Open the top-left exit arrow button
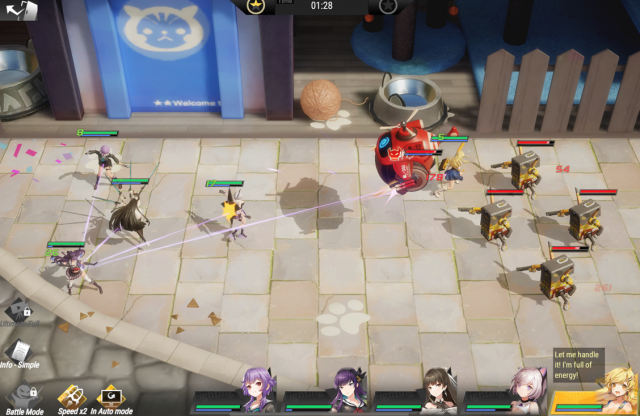 pos(19,10)
